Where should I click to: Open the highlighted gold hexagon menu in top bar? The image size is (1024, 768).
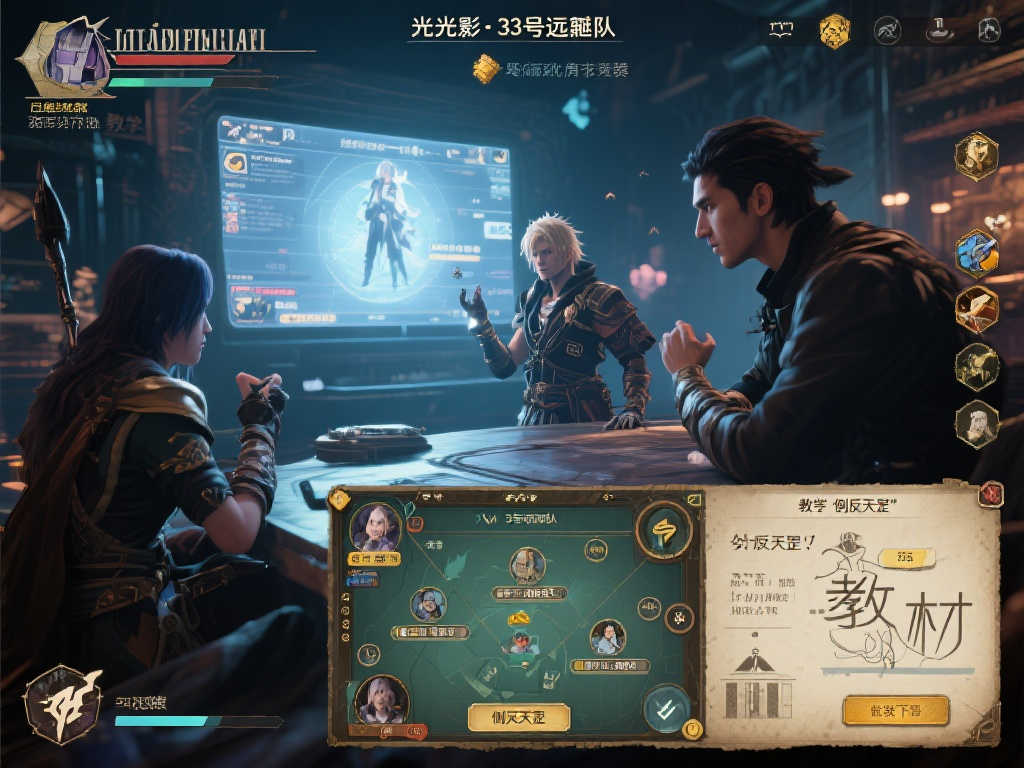[834, 31]
